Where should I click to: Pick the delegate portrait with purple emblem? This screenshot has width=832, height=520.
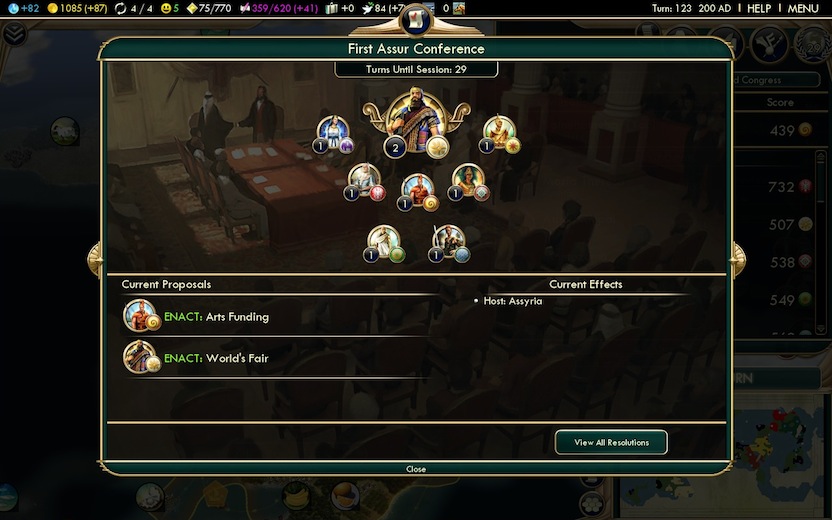[332, 132]
